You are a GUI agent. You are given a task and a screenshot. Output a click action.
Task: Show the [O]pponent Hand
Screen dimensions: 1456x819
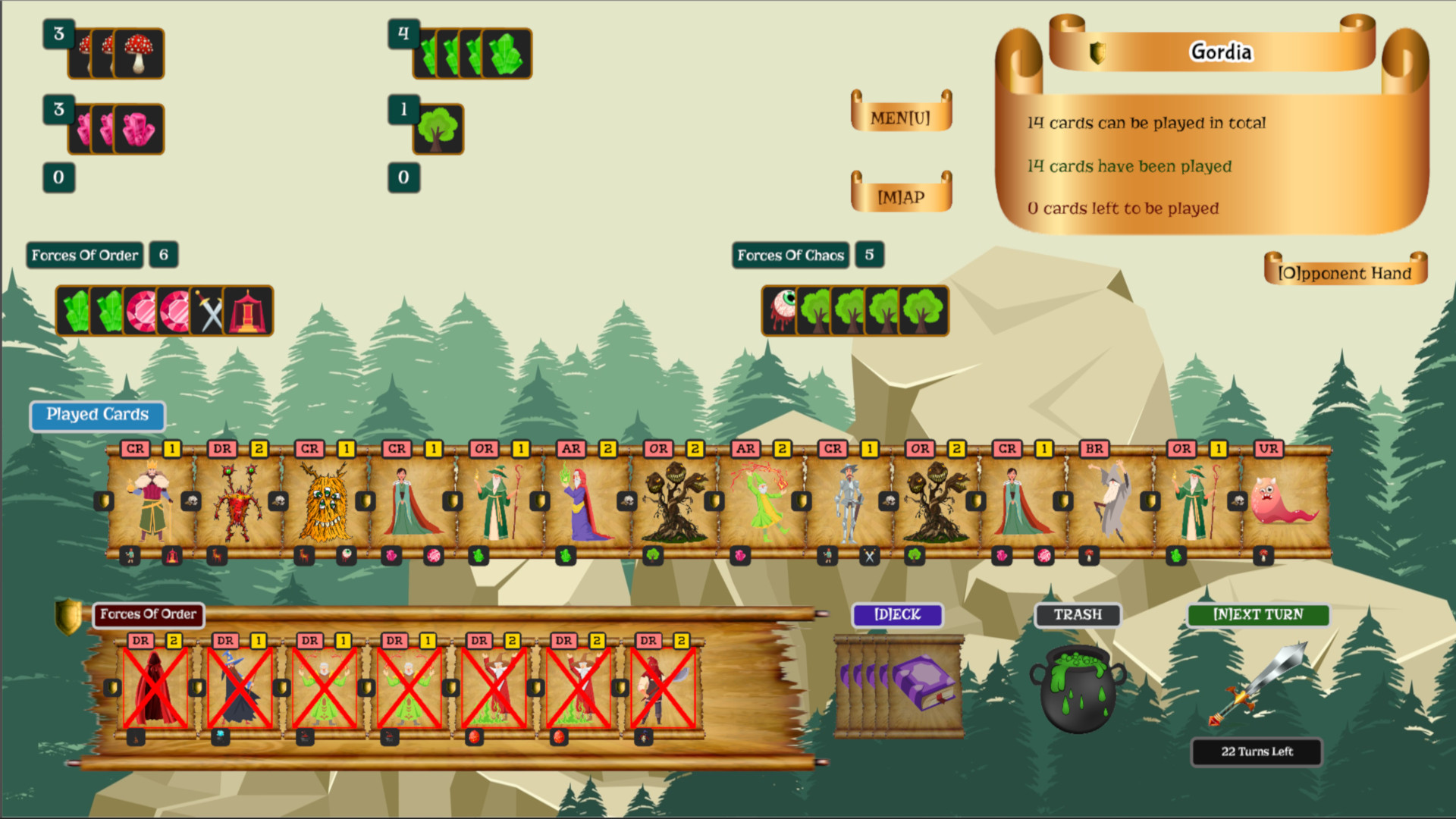[1345, 273]
